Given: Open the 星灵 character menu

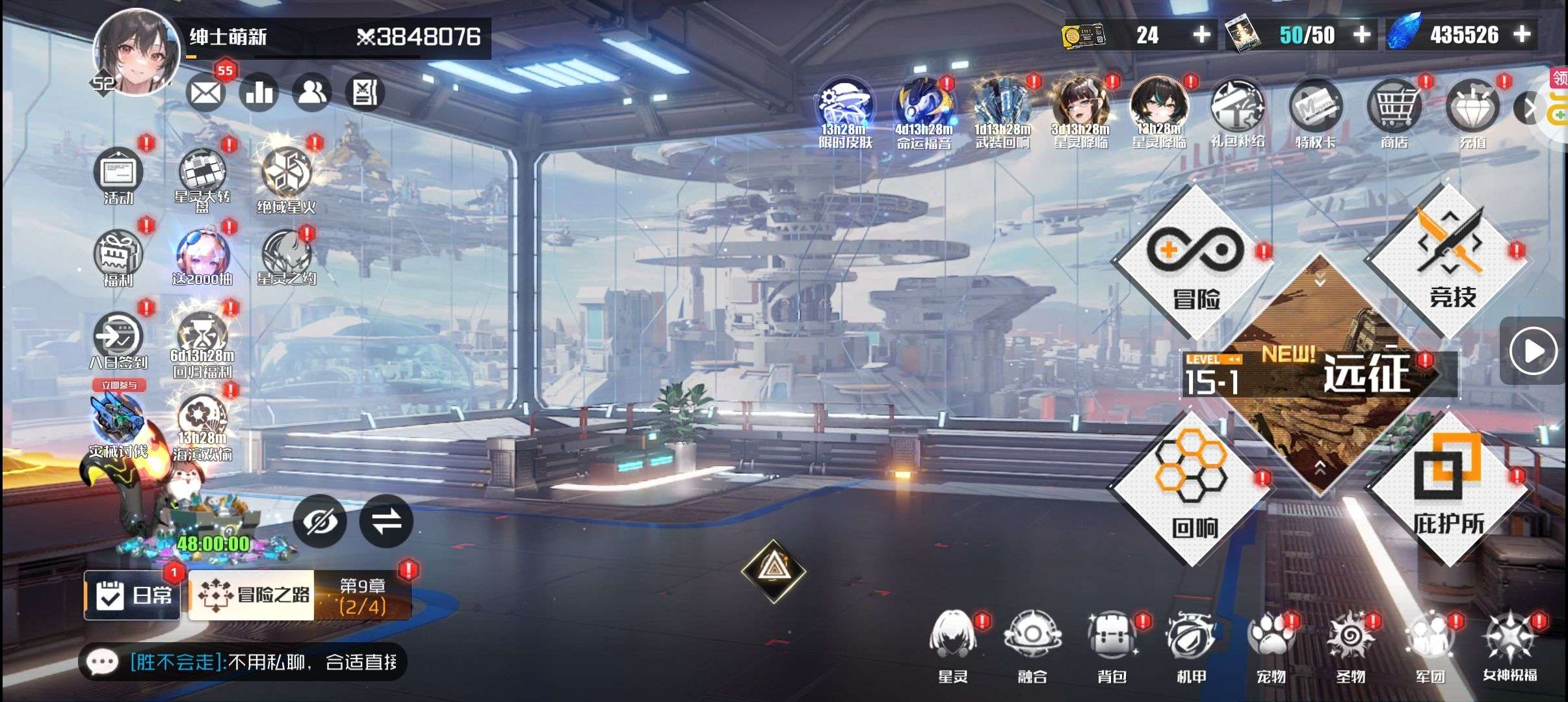Looking at the screenshot, I should click(953, 645).
